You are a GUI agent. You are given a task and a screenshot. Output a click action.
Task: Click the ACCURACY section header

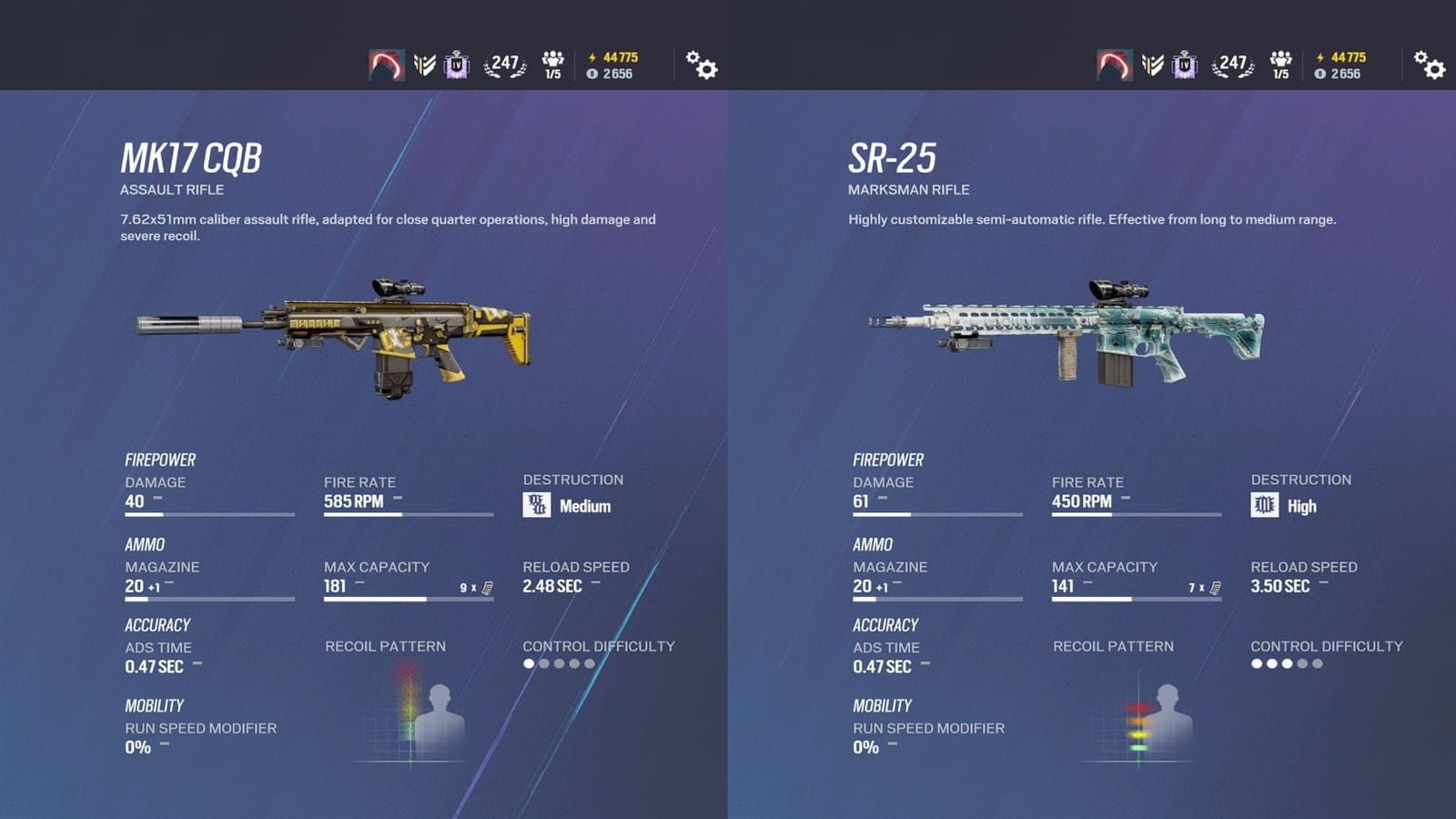coord(157,625)
